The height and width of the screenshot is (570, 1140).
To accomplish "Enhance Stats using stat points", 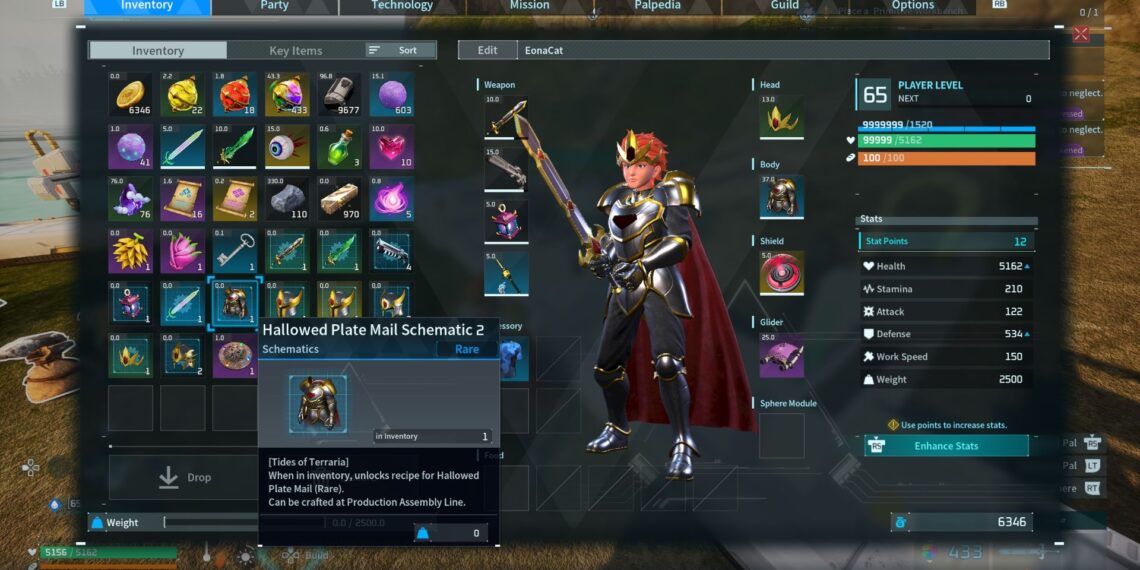I will pos(946,446).
